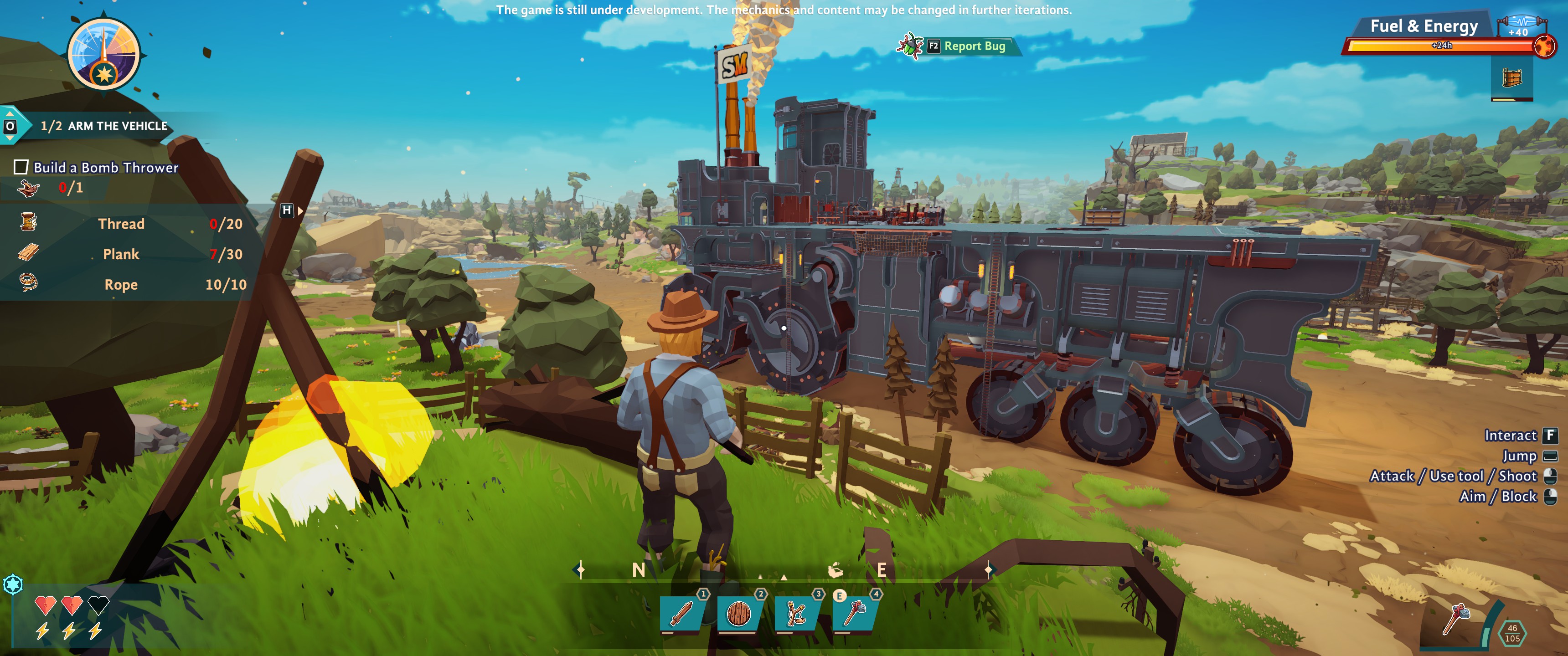1568x656 pixels.
Task: Choose the stone hammer hotbar slot
Action: (855, 613)
